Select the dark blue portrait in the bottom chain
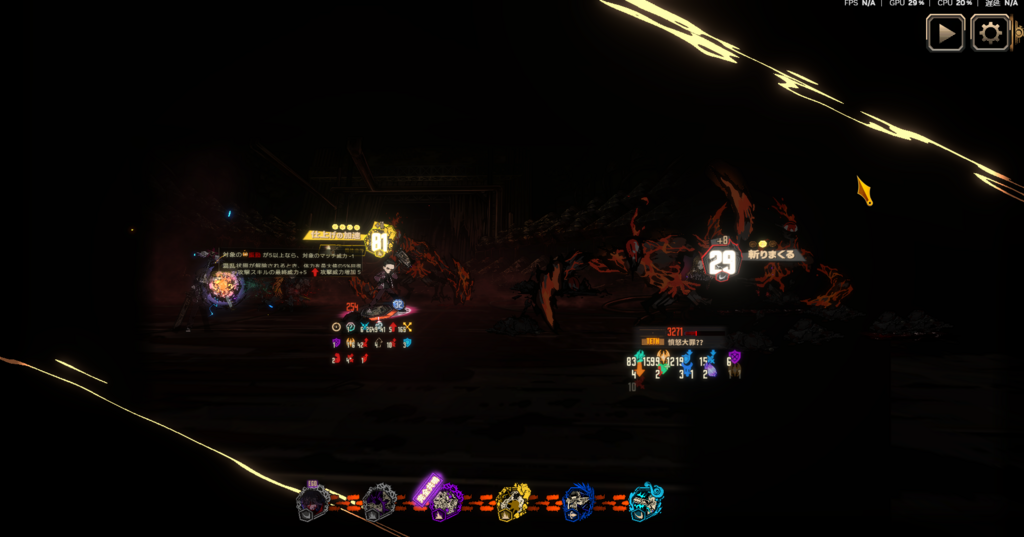 tap(579, 502)
